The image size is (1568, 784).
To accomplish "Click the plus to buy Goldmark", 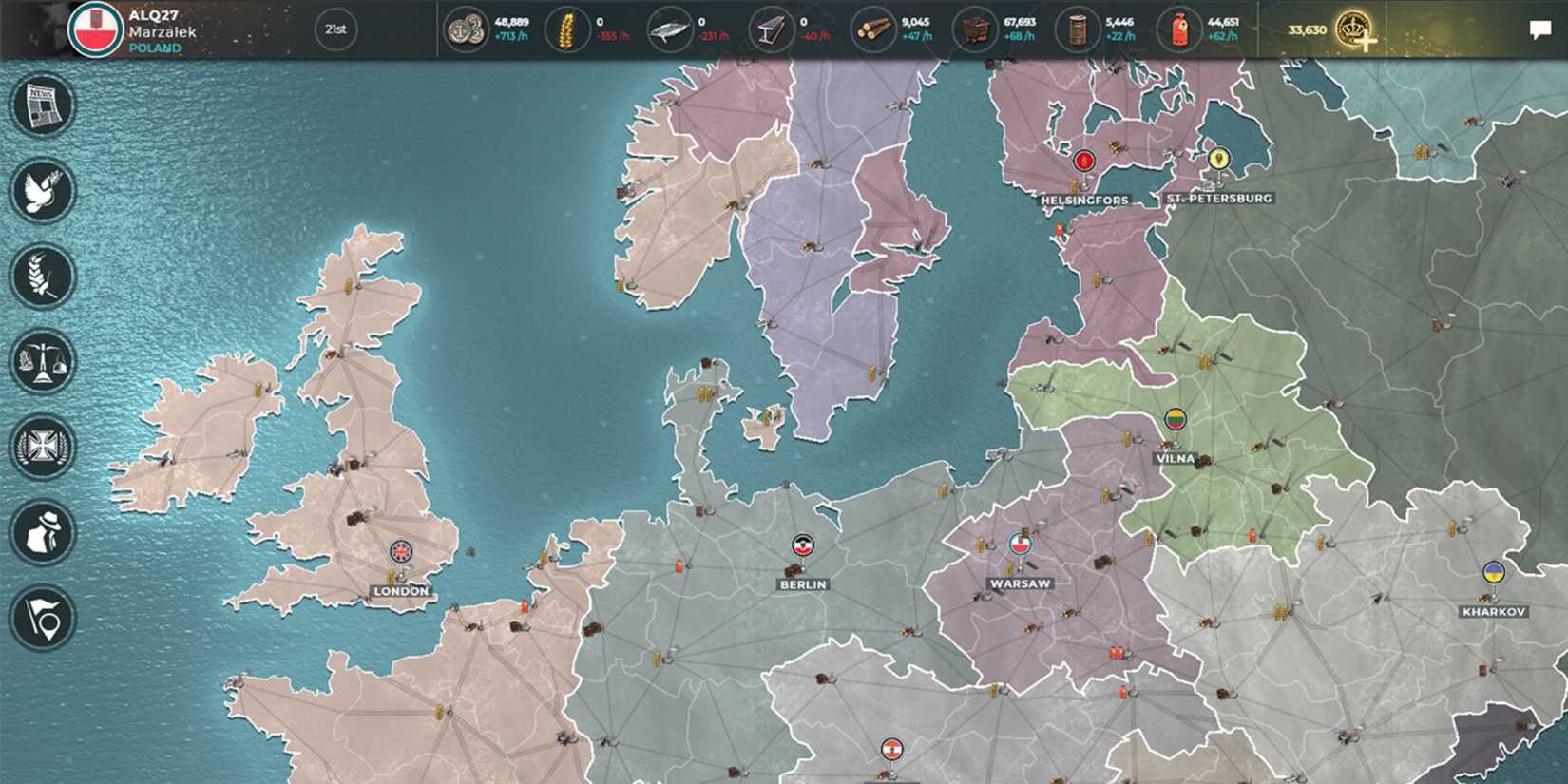I will pyautogui.click(x=1367, y=43).
